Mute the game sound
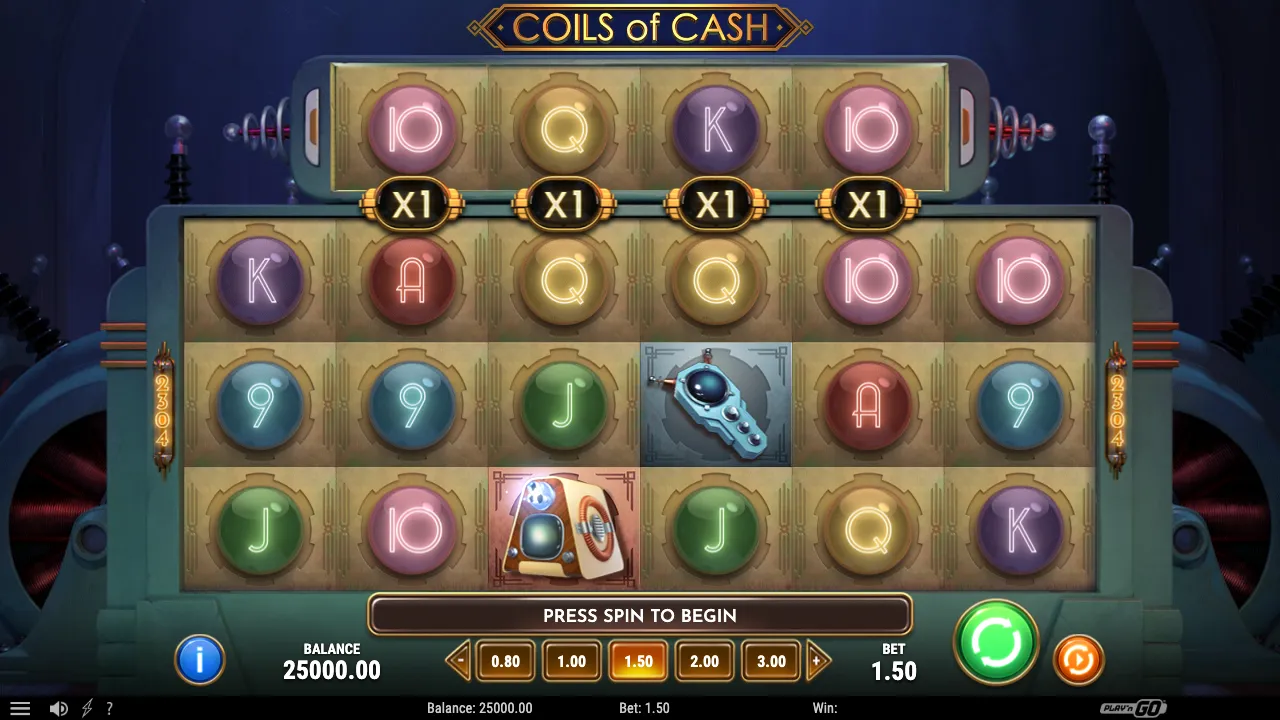The height and width of the screenshot is (720, 1280). (59, 708)
